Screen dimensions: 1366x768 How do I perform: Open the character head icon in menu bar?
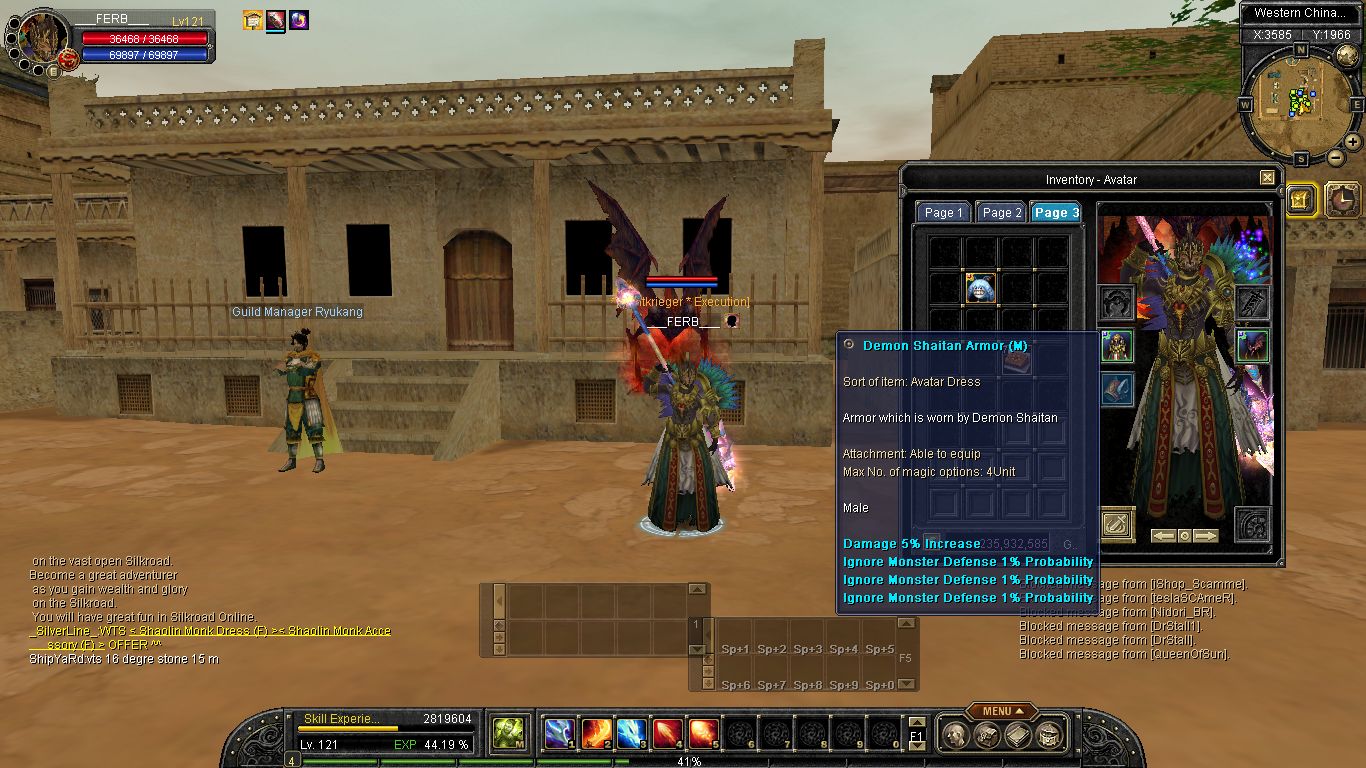point(957,736)
